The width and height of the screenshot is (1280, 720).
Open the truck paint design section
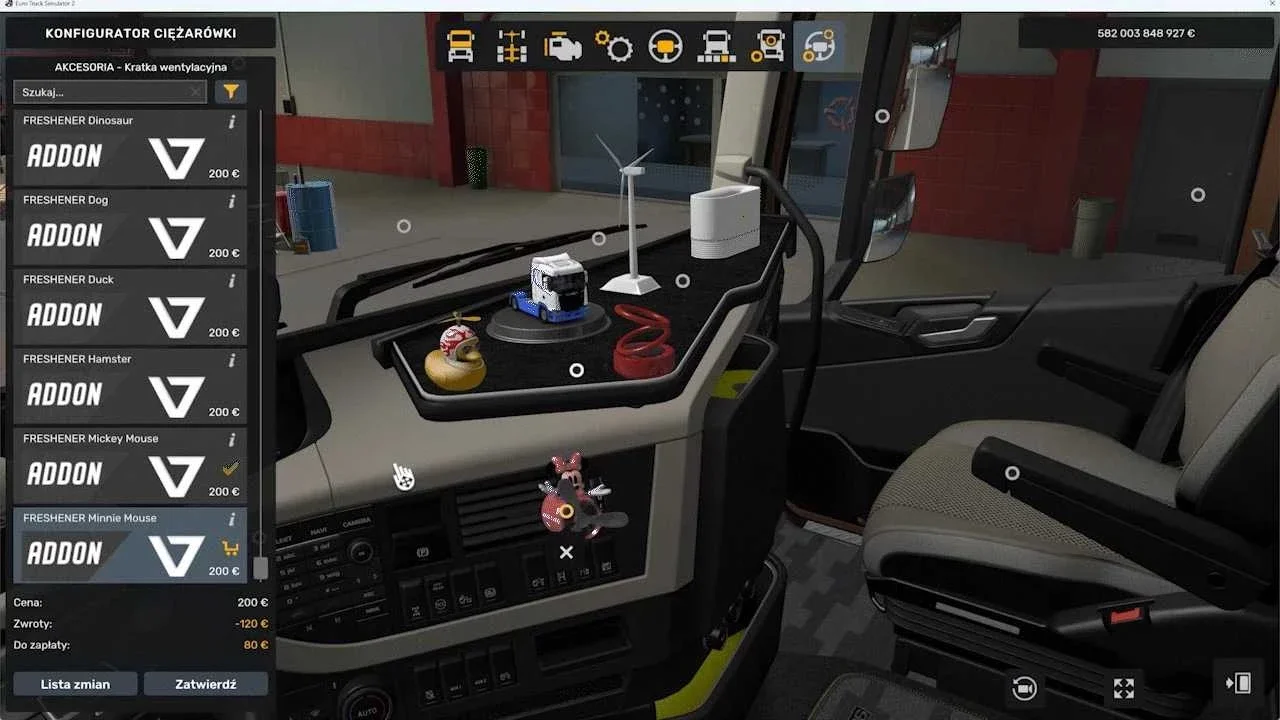[x=716, y=46]
